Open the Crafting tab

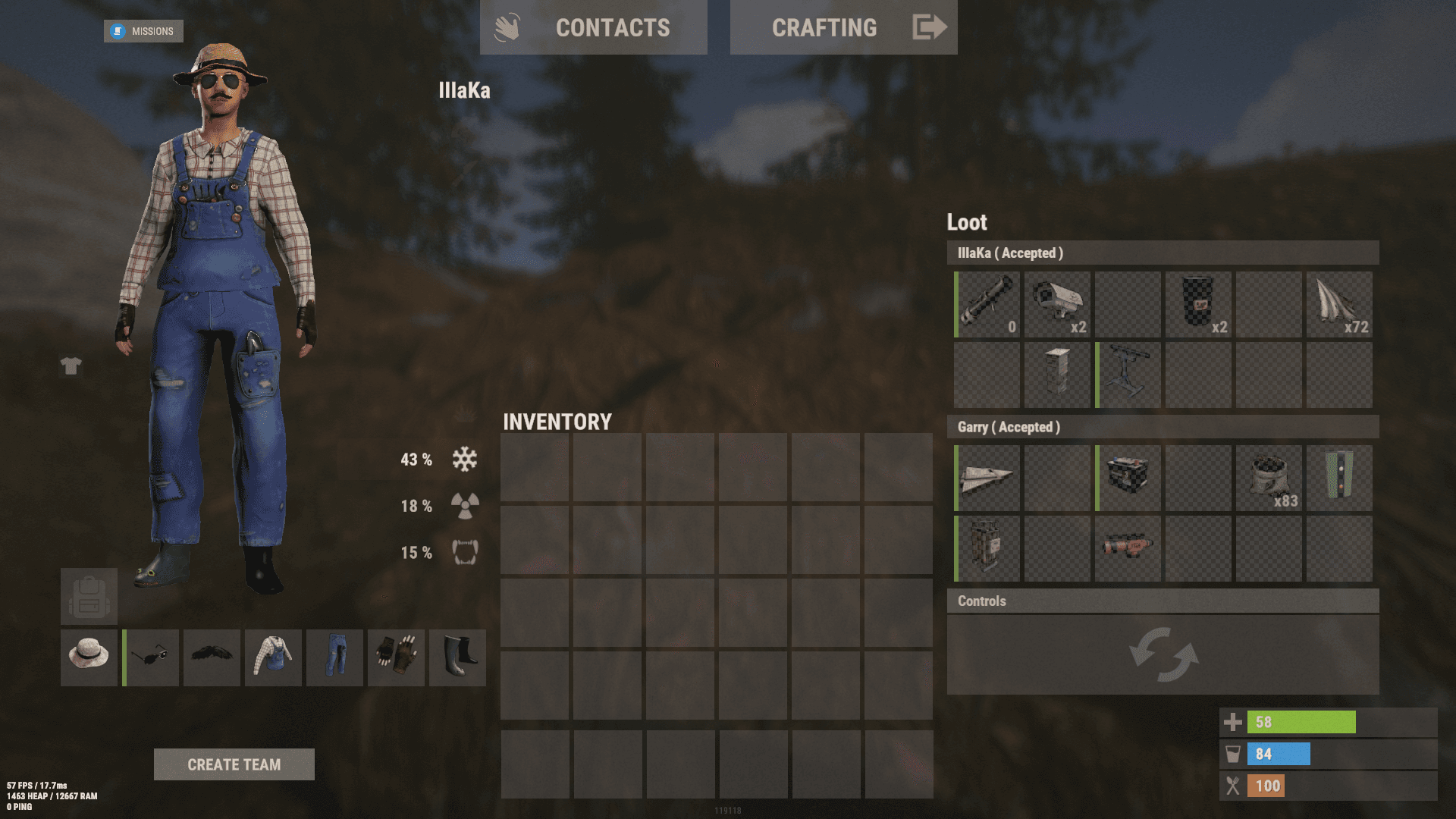point(843,28)
